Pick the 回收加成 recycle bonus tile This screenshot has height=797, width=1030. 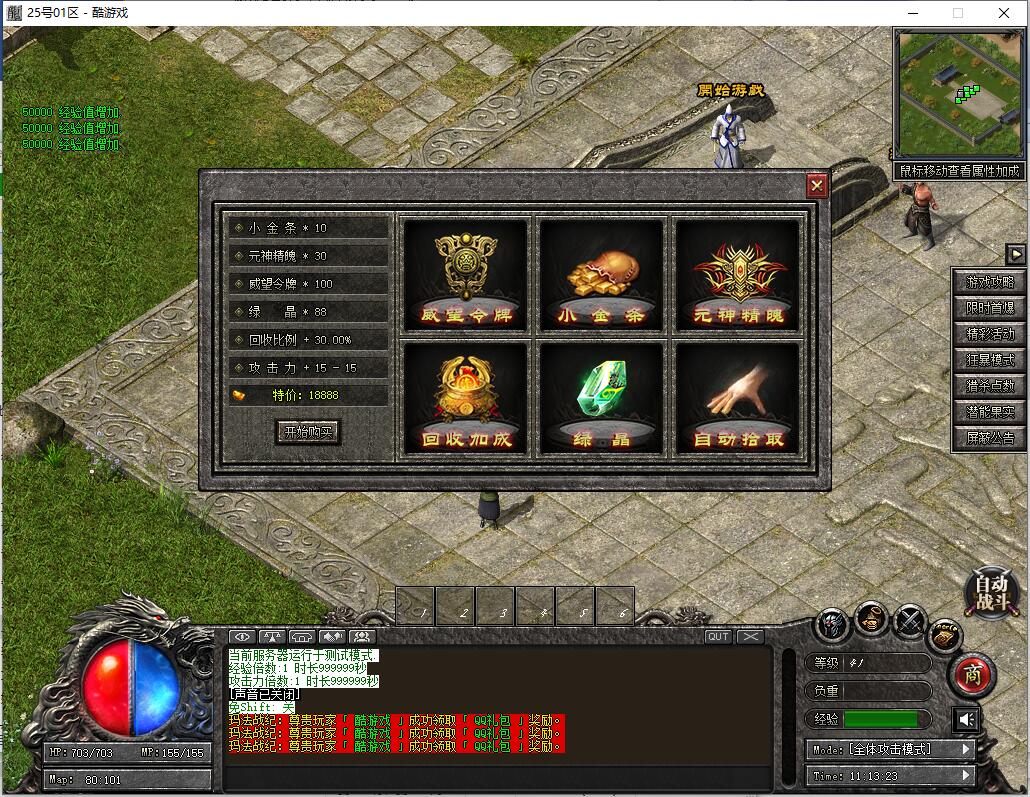[464, 399]
